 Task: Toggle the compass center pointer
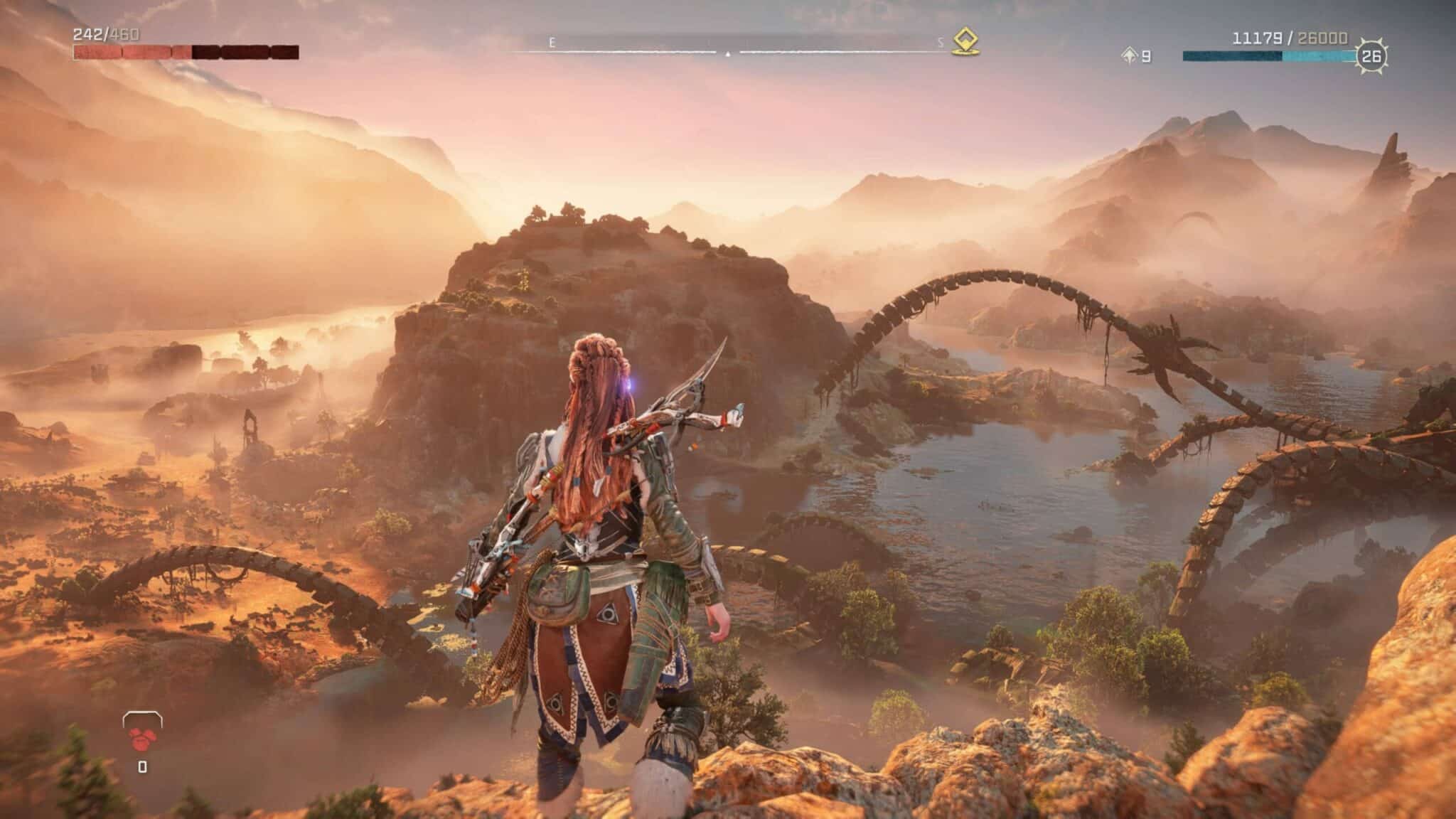click(727, 53)
